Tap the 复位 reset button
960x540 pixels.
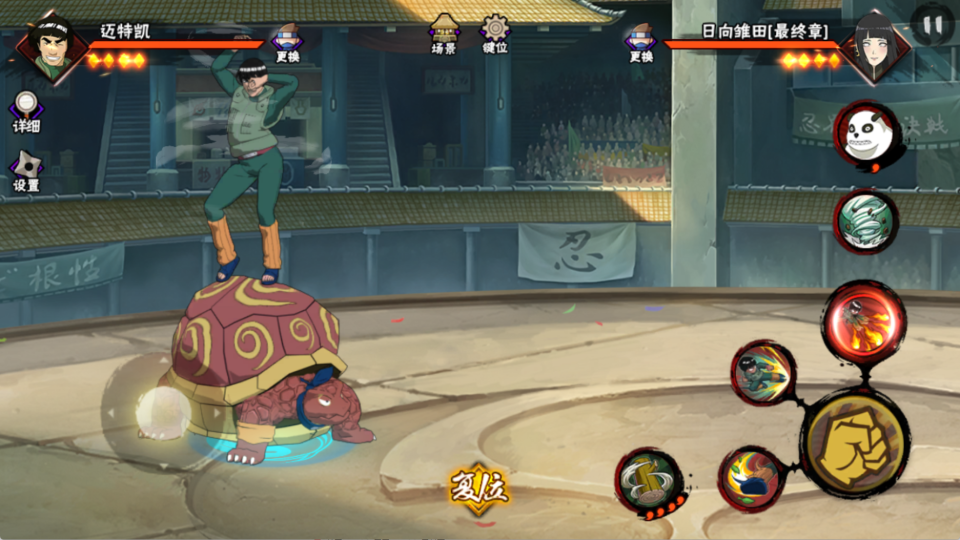(x=479, y=489)
